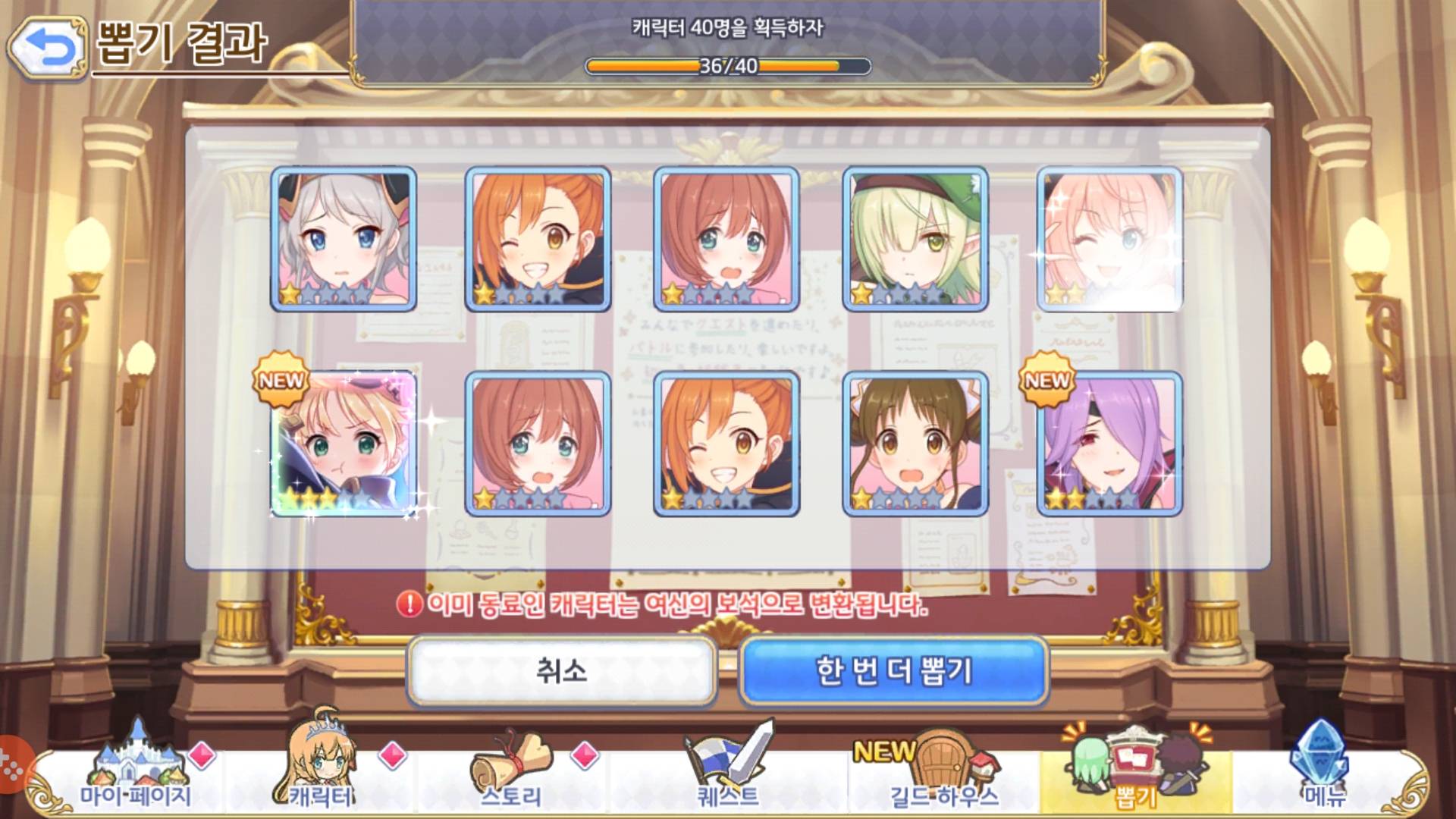Draw again with 한 번 더 뽑기

tap(893, 671)
